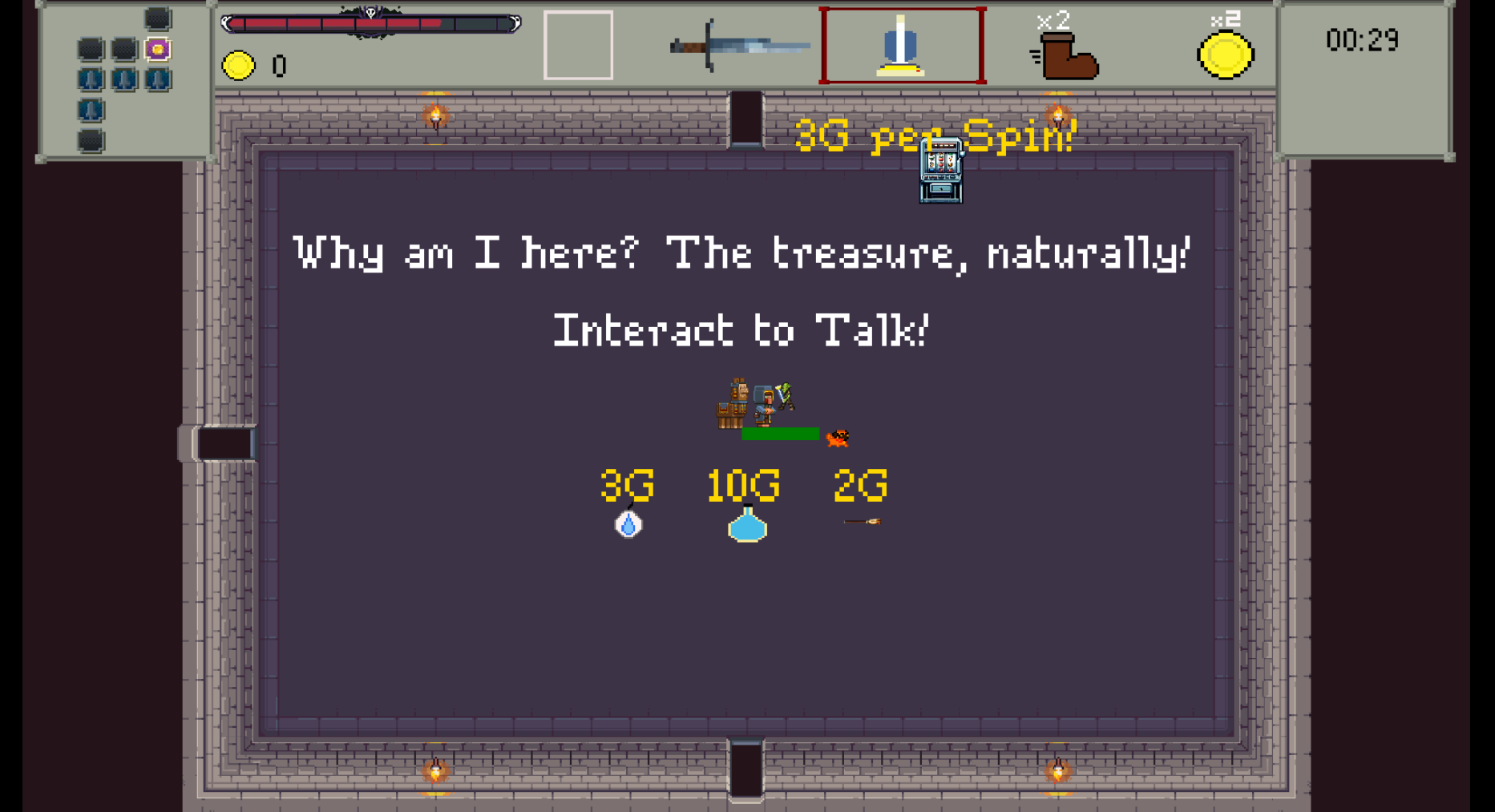Select the x2 speed boot icon
This screenshot has height=812, width=1495.
coord(1066,53)
